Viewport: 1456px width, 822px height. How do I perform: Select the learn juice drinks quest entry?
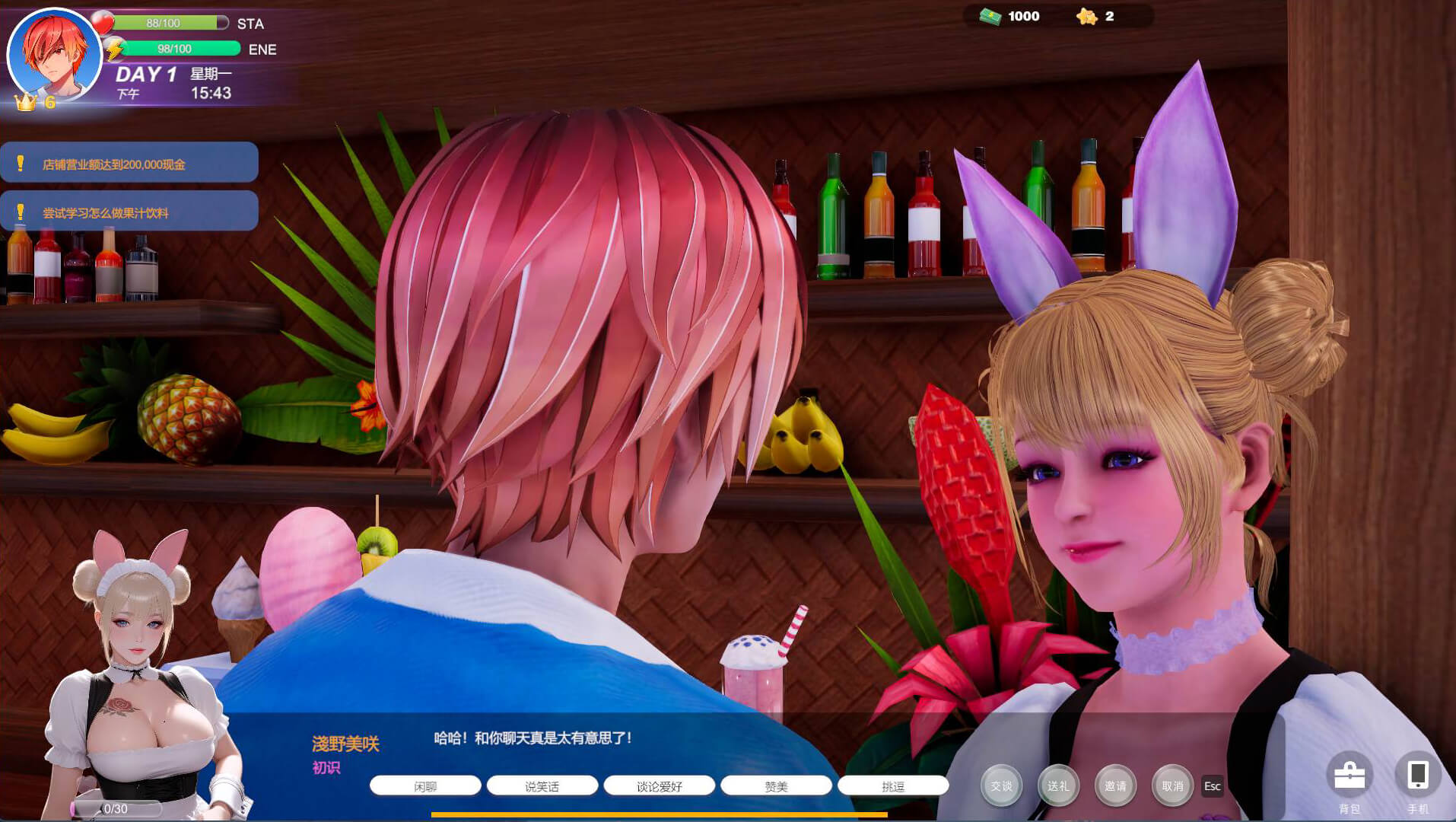click(x=129, y=212)
